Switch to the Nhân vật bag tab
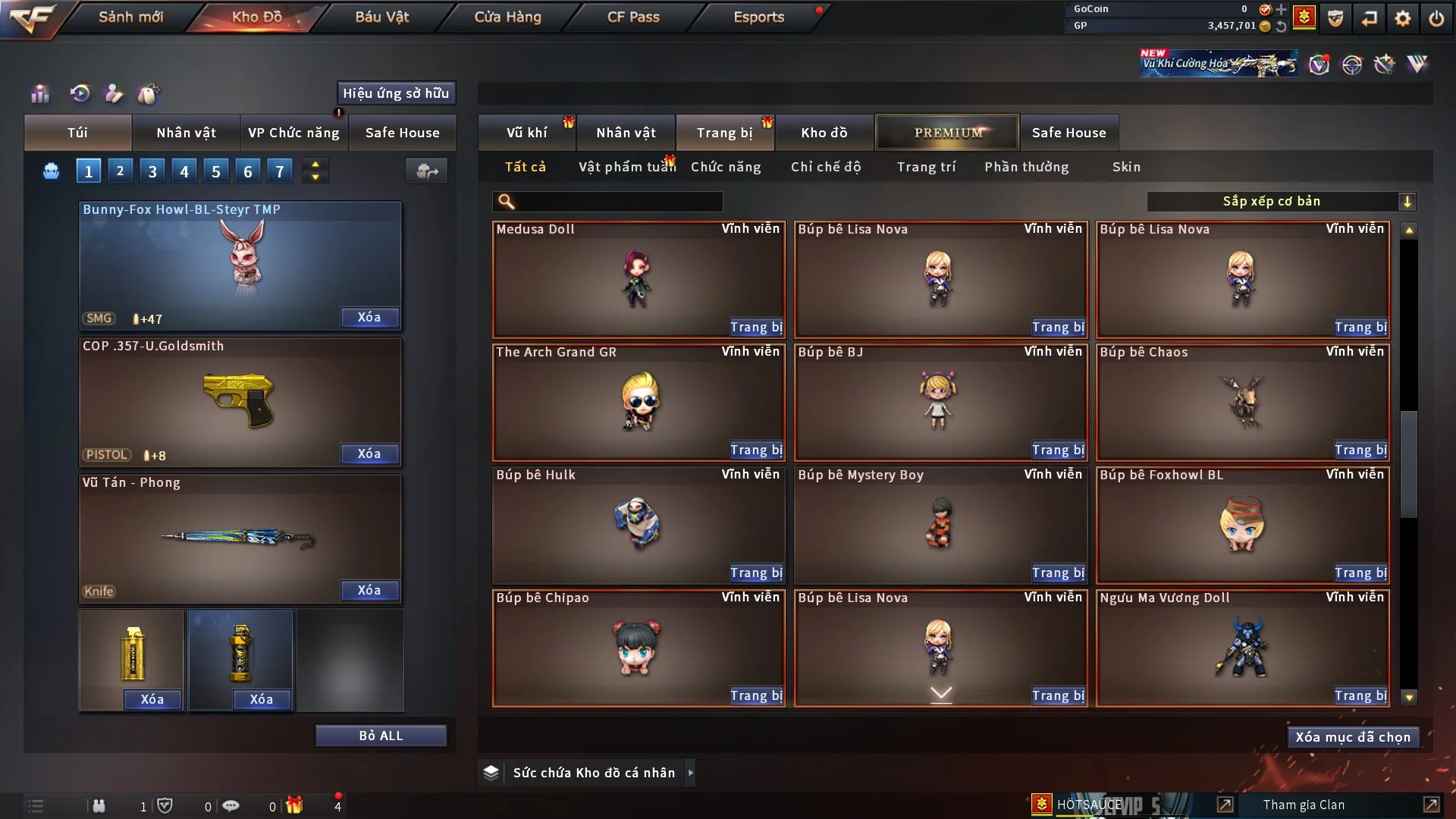 click(x=186, y=133)
